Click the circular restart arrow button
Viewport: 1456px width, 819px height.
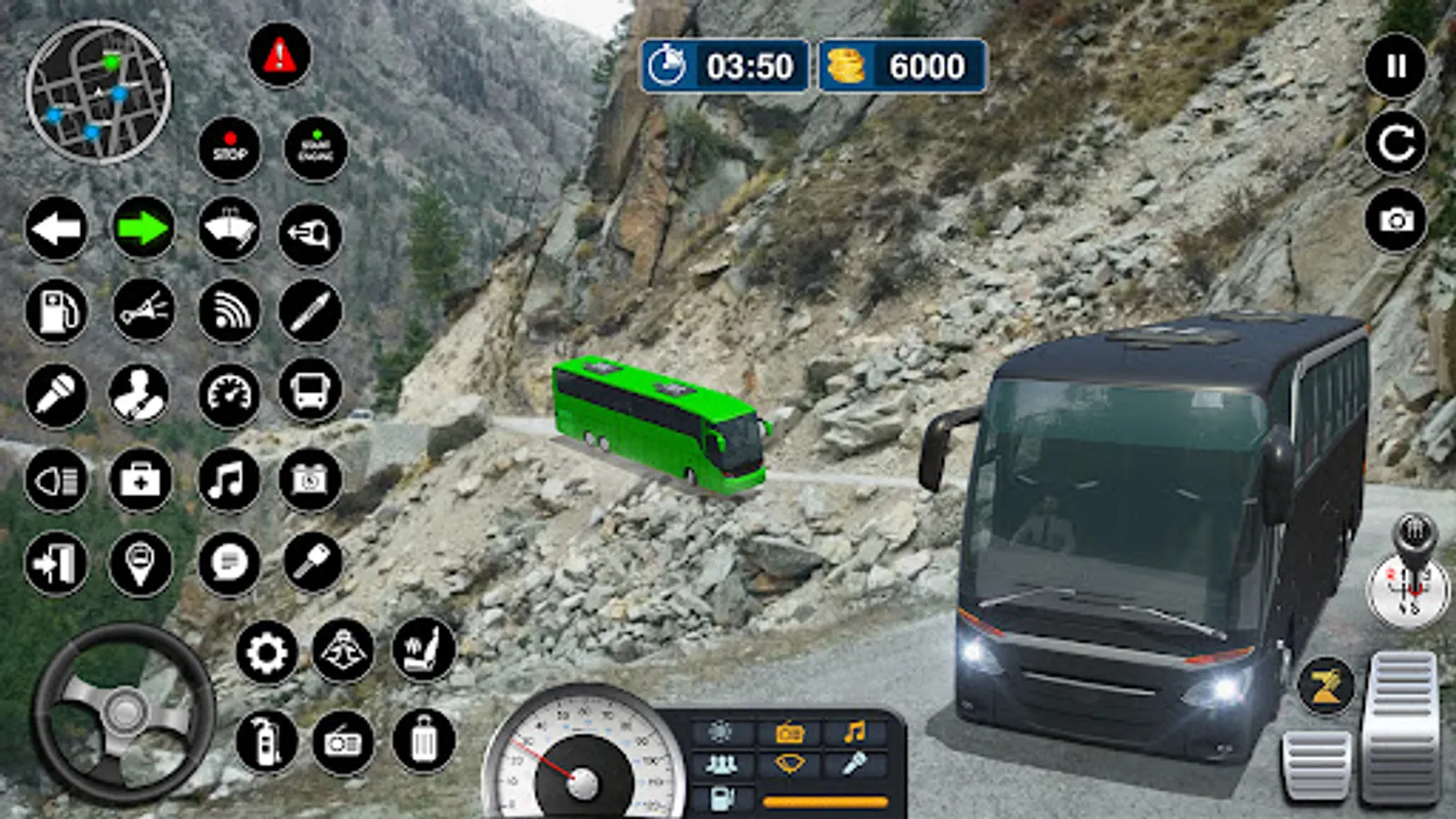[x=1395, y=143]
